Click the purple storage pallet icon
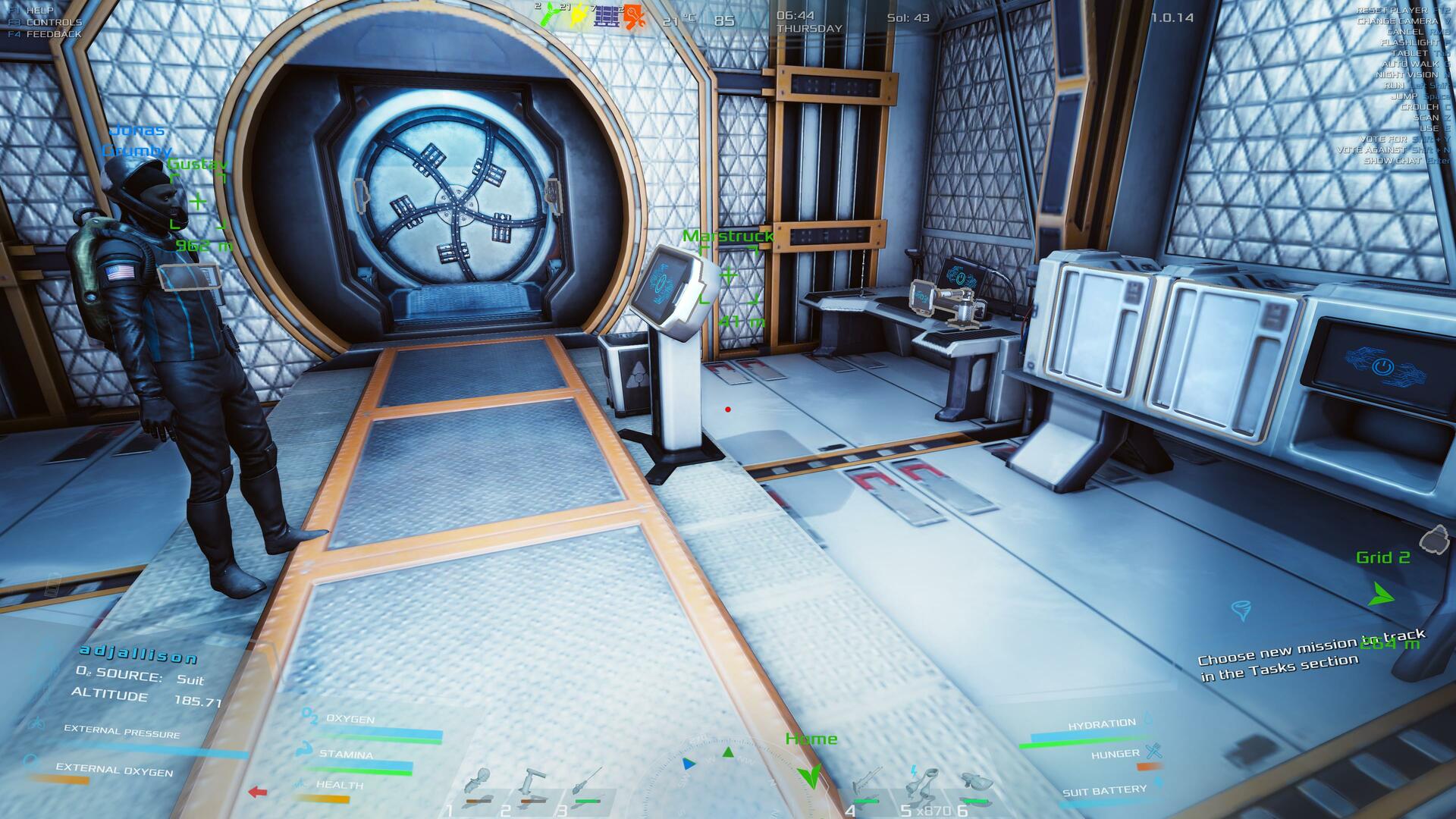The width and height of the screenshot is (1456, 819). click(x=606, y=14)
